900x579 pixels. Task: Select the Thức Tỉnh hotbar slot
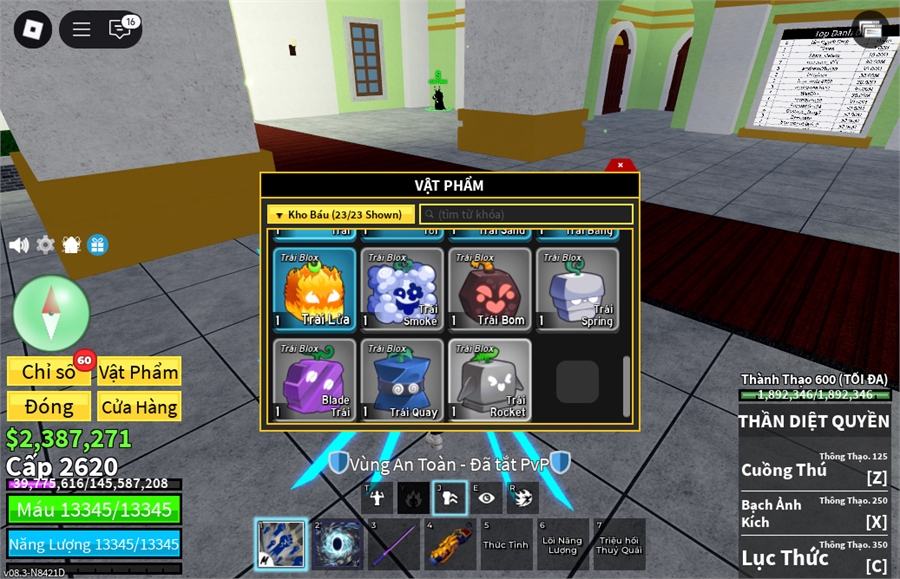506,545
